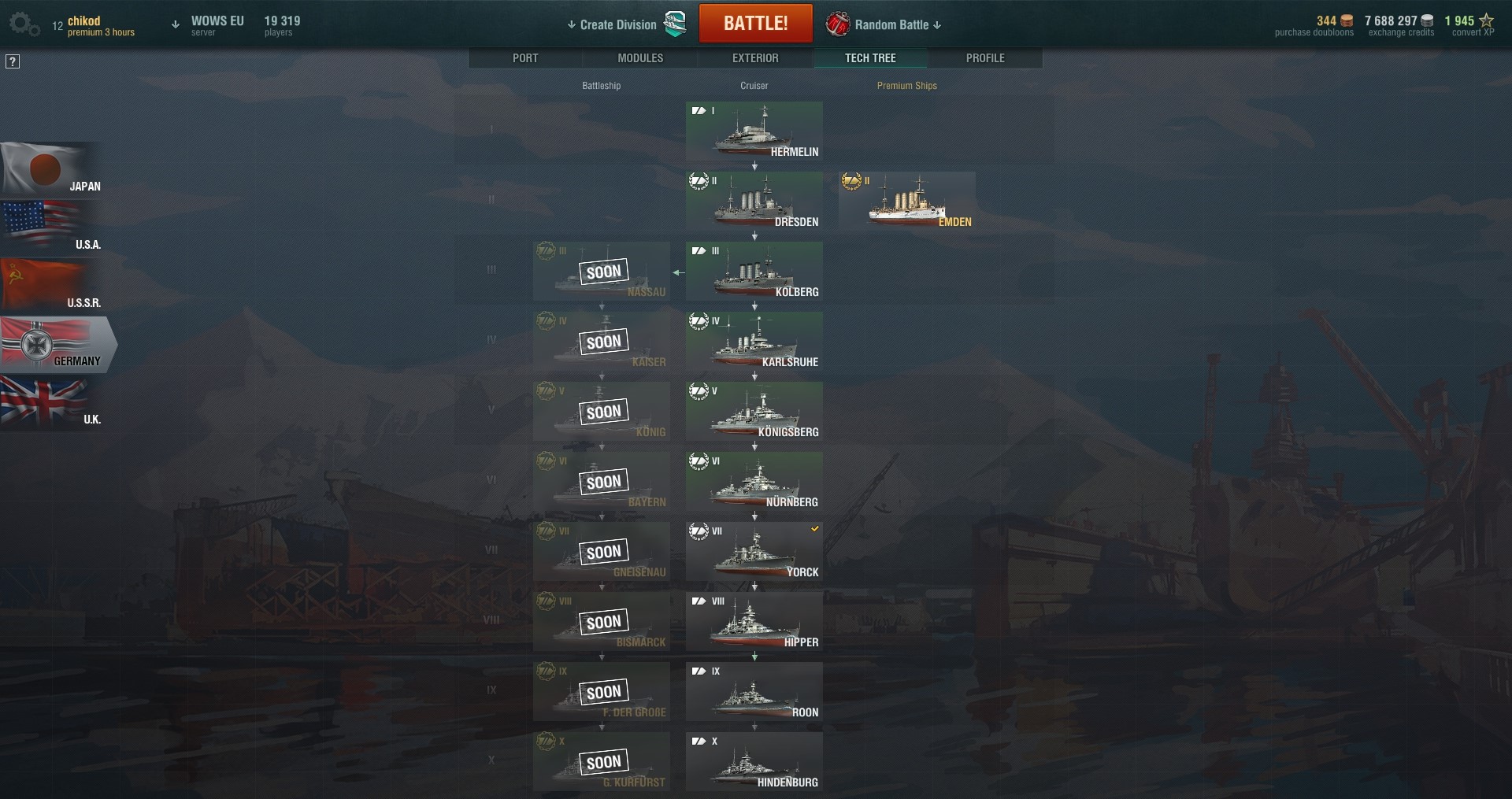The height and width of the screenshot is (799, 1512).
Task: View the Profile tab
Action: point(985,58)
